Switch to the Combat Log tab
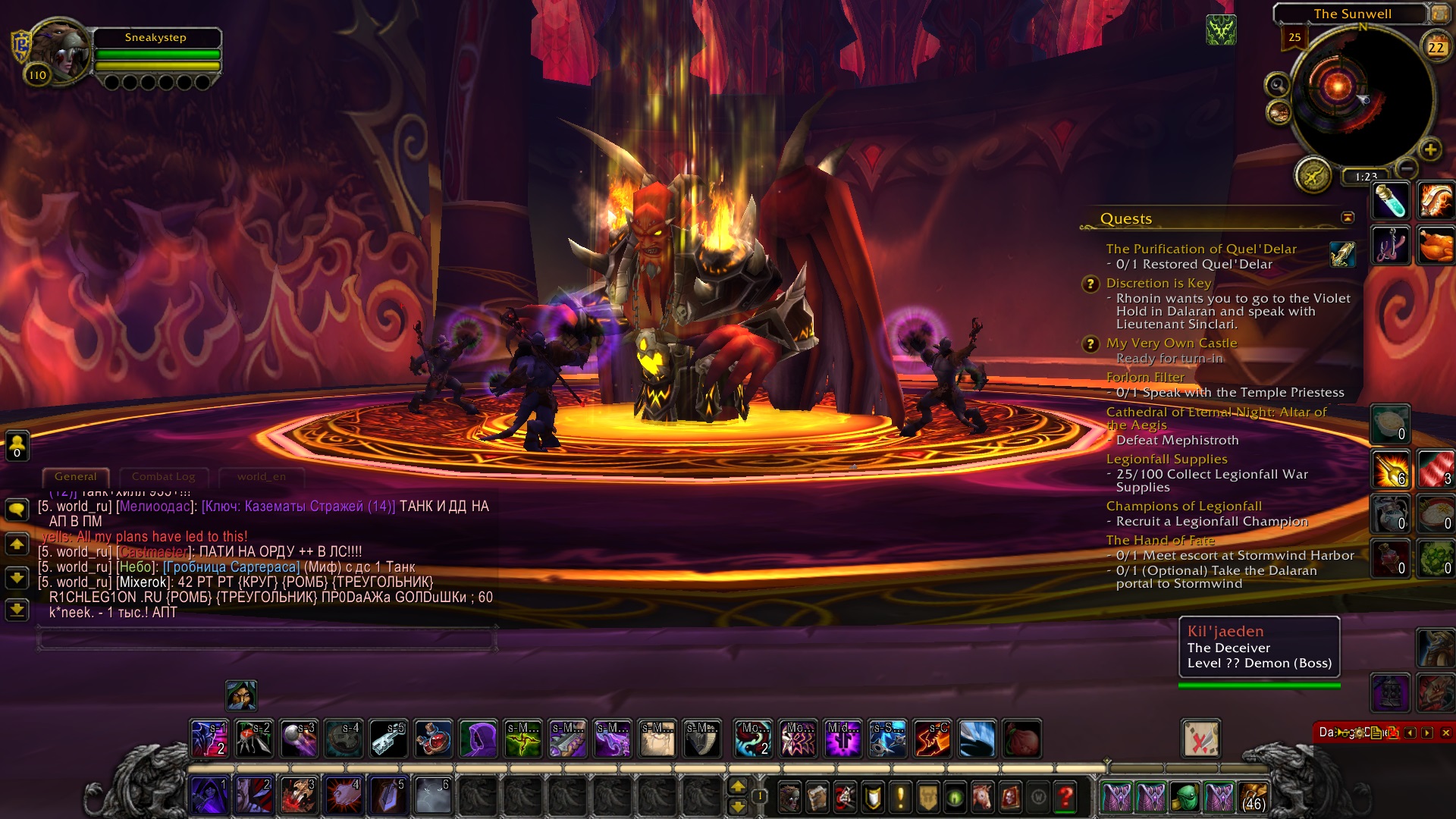Screen dimensions: 1456x819 click(x=163, y=477)
